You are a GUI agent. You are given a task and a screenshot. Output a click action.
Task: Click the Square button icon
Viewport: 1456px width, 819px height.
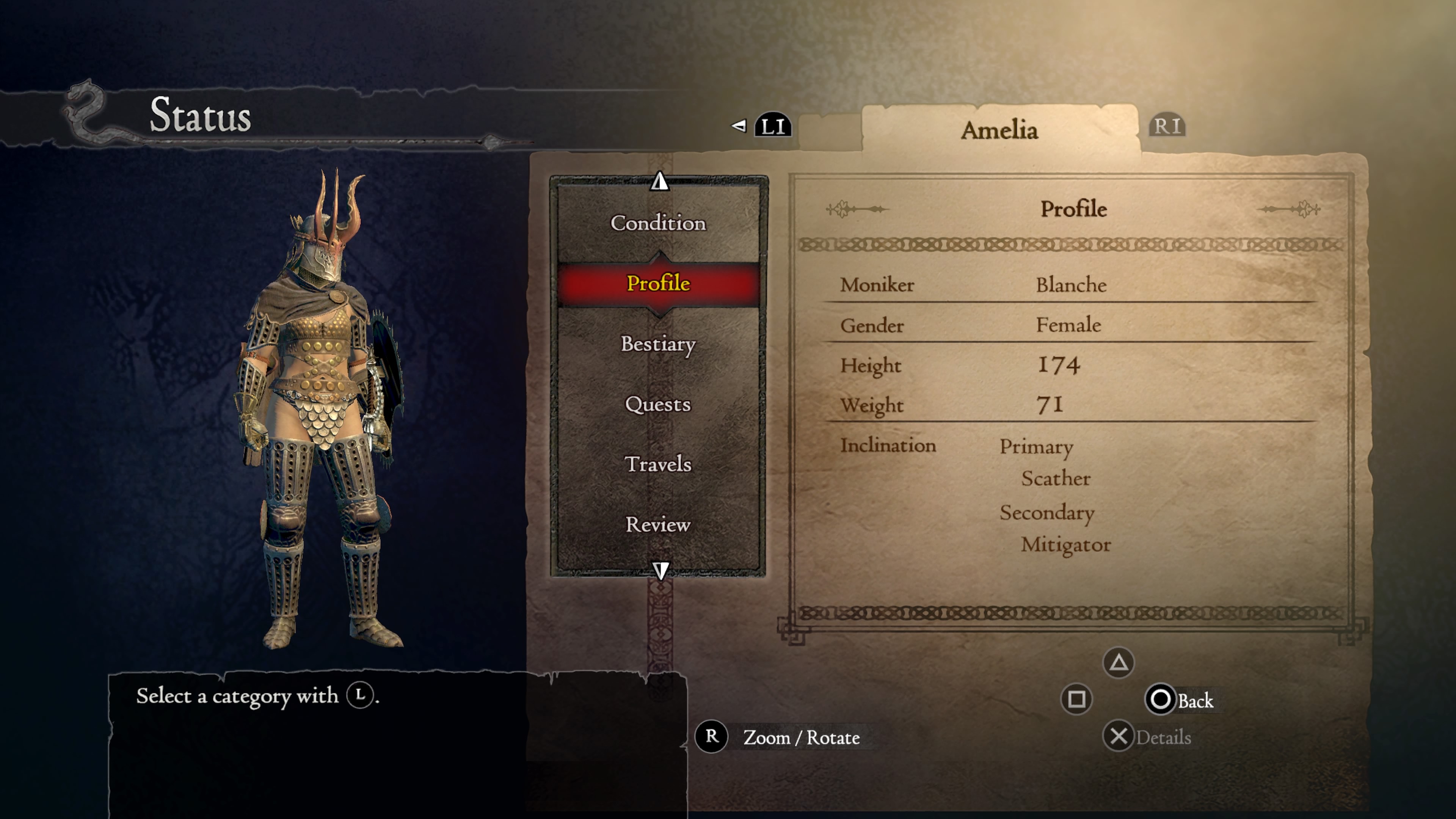click(x=1077, y=700)
